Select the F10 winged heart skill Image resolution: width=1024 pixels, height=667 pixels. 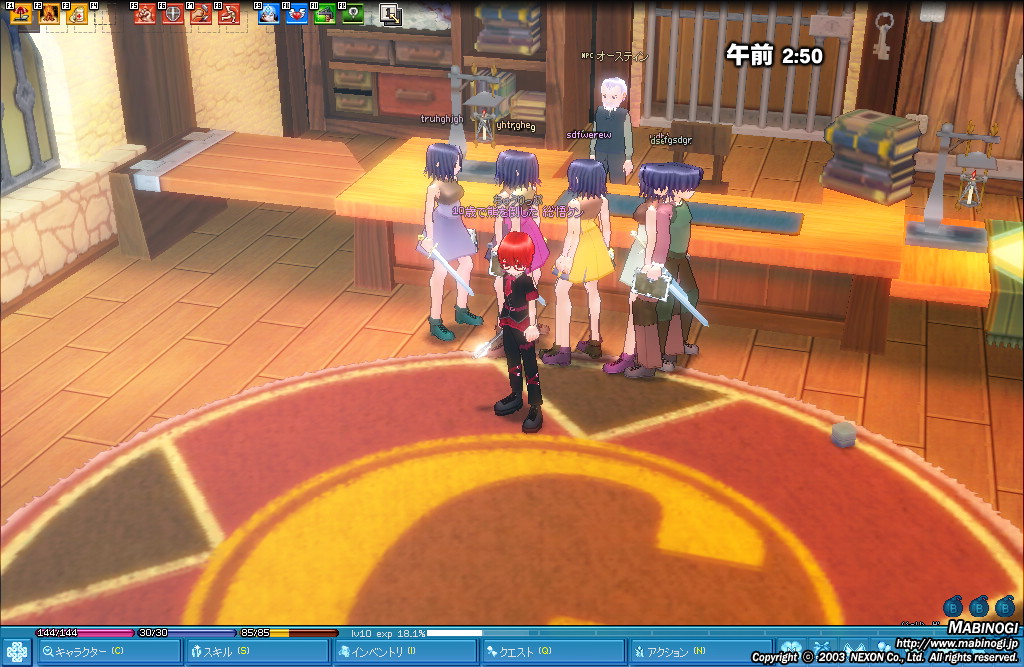coord(297,14)
